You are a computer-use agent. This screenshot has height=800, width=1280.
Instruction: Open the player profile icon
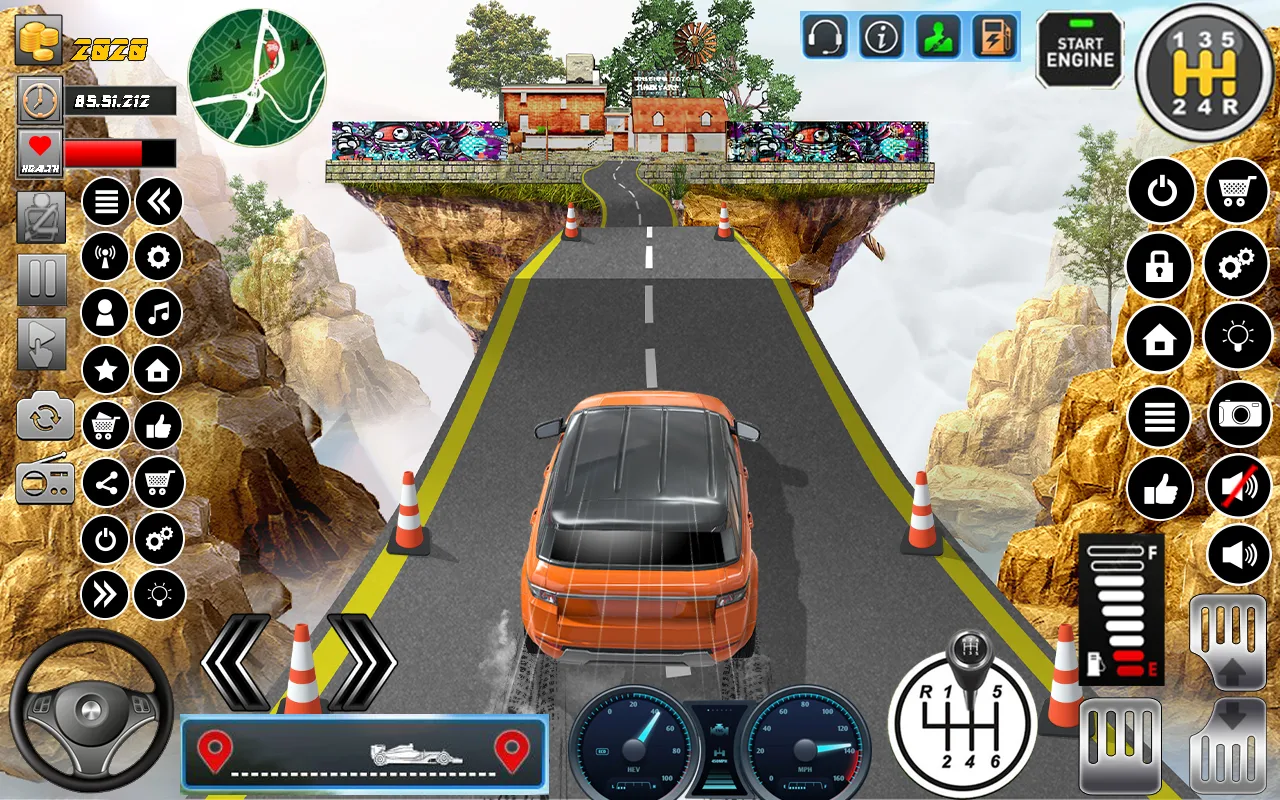point(105,313)
